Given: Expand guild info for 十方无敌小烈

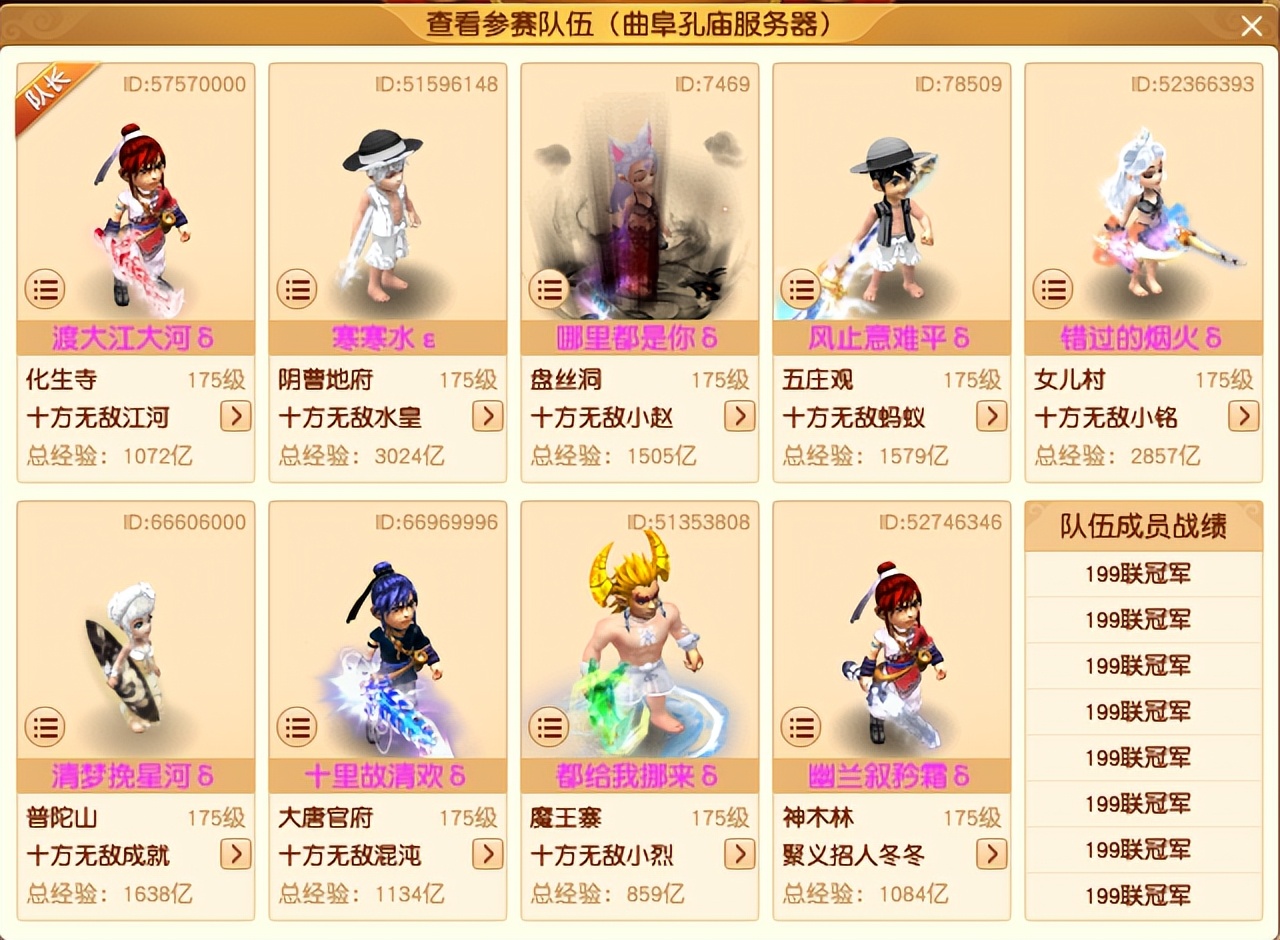Looking at the screenshot, I should (740, 855).
